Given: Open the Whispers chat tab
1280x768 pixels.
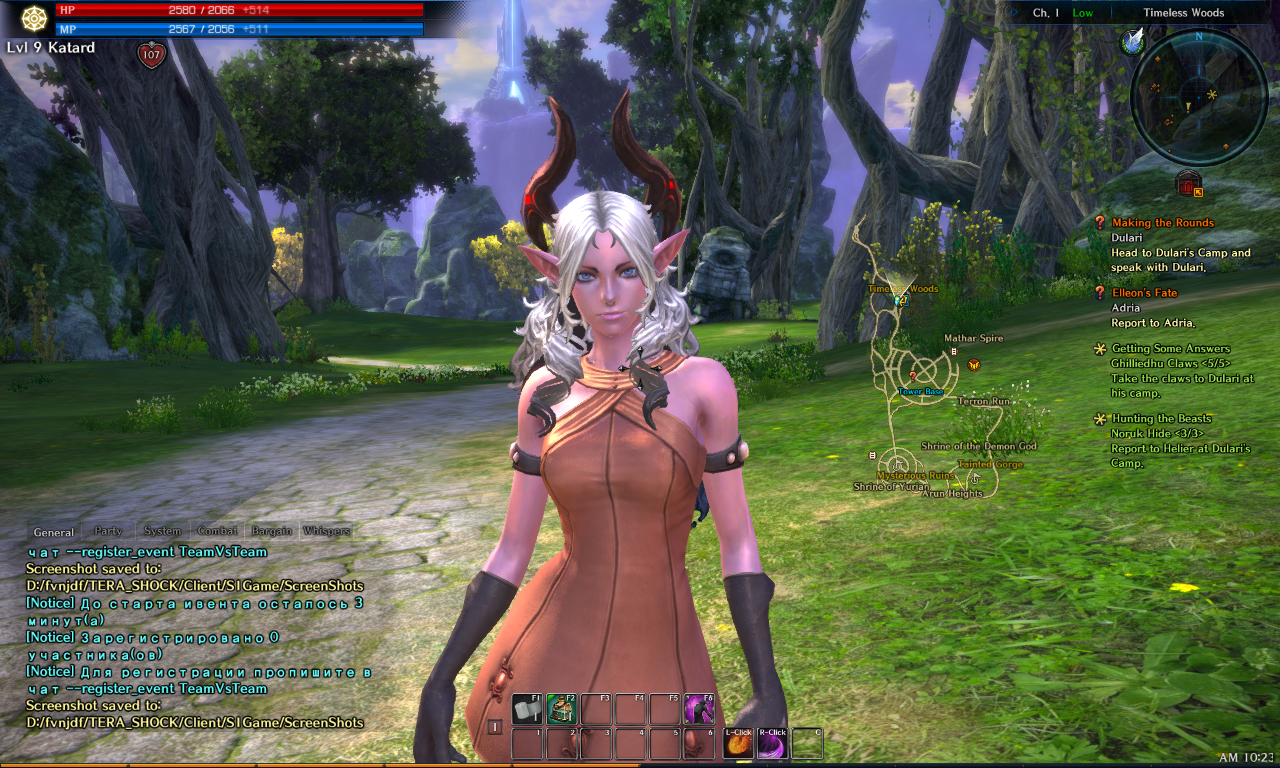Looking at the screenshot, I should pyautogui.click(x=326, y=531).
